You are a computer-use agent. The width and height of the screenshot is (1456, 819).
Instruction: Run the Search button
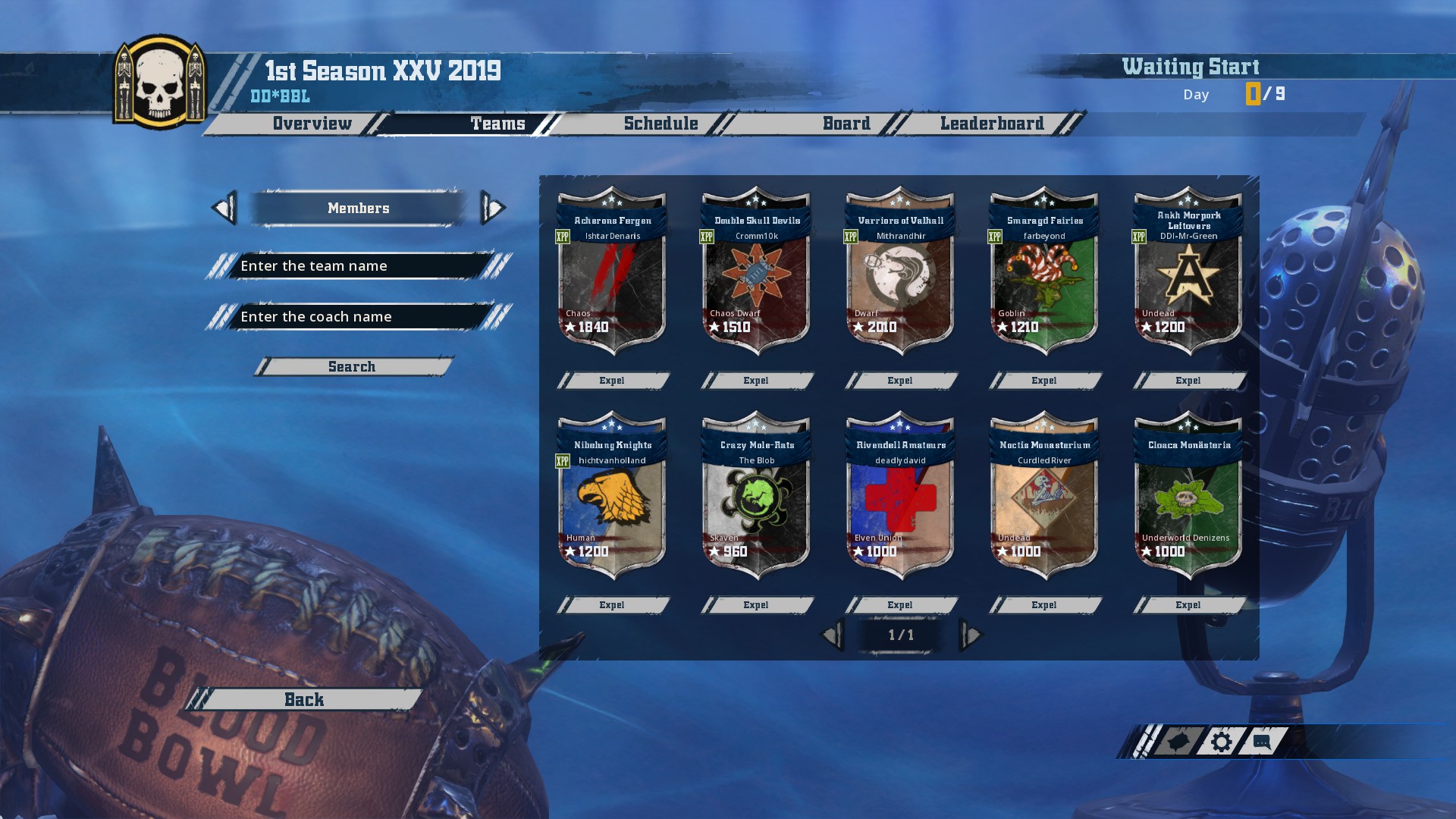pos(352,367)
